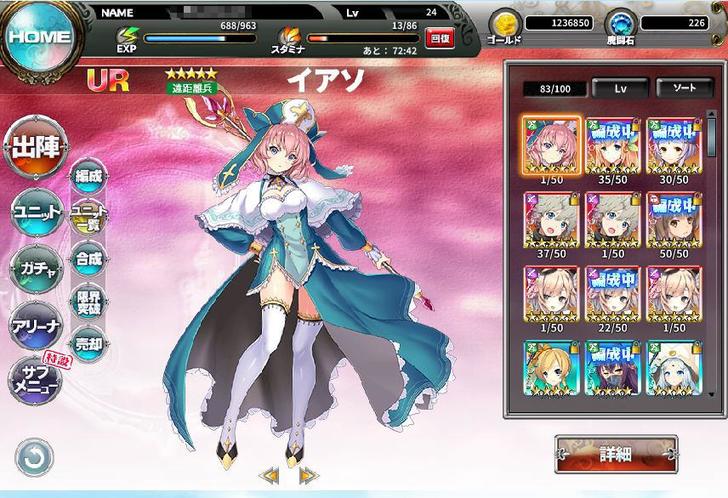Return to the HOME screen
This screenshot has height=498, width=728.
38,38
